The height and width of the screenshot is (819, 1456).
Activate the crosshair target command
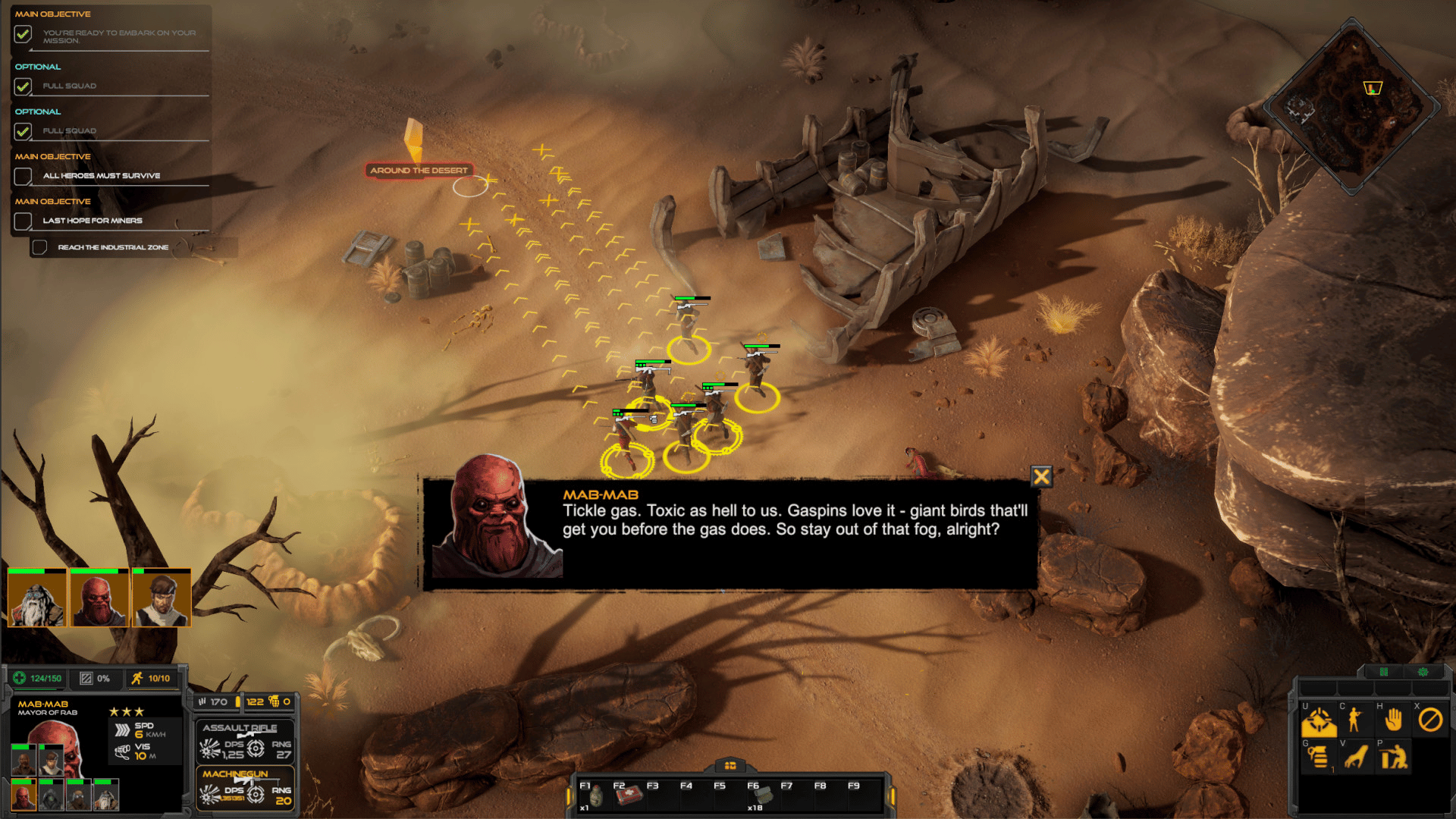coord(1319,720)
